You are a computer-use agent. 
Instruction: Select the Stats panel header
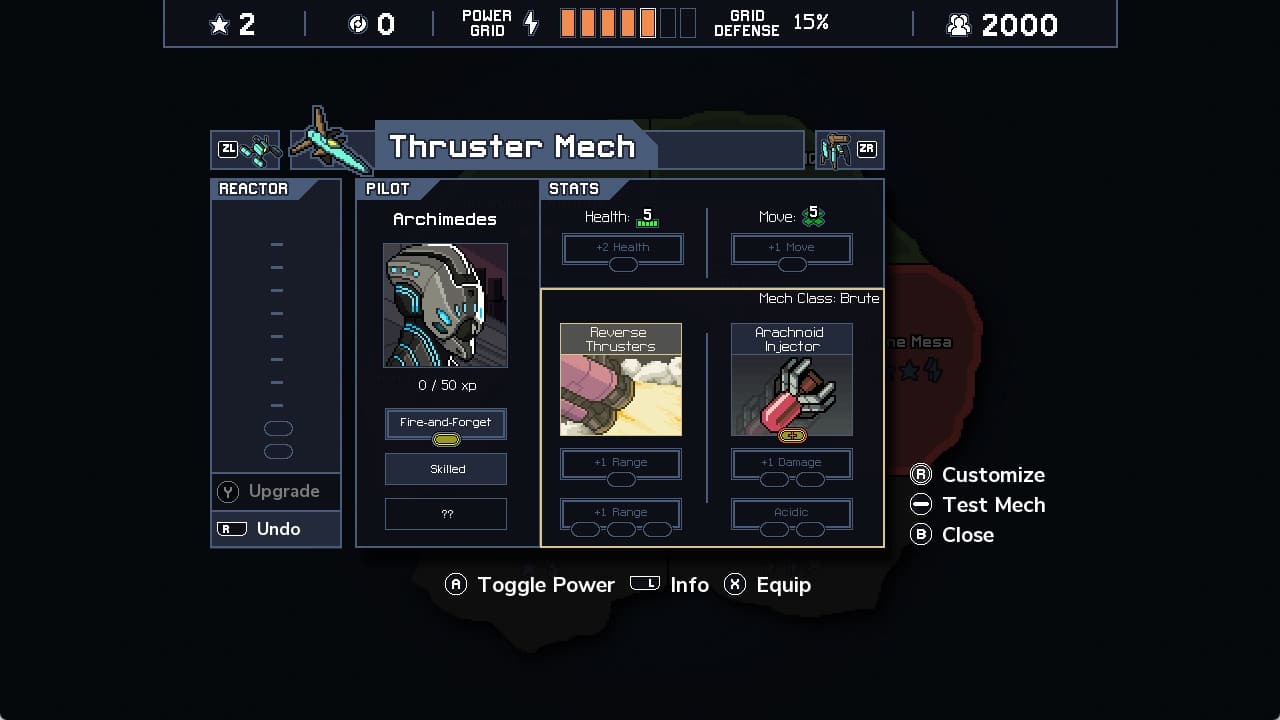[x=575, y=188]
